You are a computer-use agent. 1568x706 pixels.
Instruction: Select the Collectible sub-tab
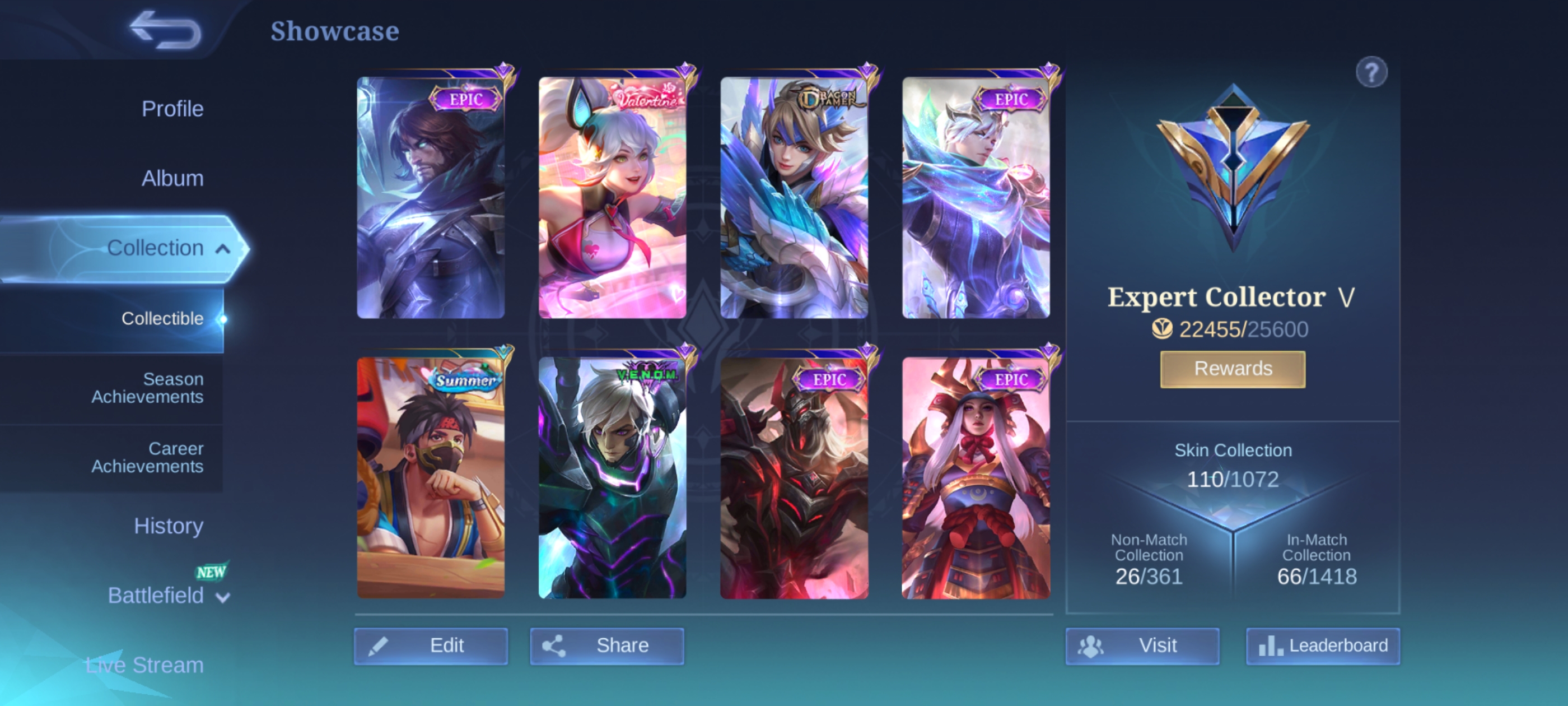point(162,318)
